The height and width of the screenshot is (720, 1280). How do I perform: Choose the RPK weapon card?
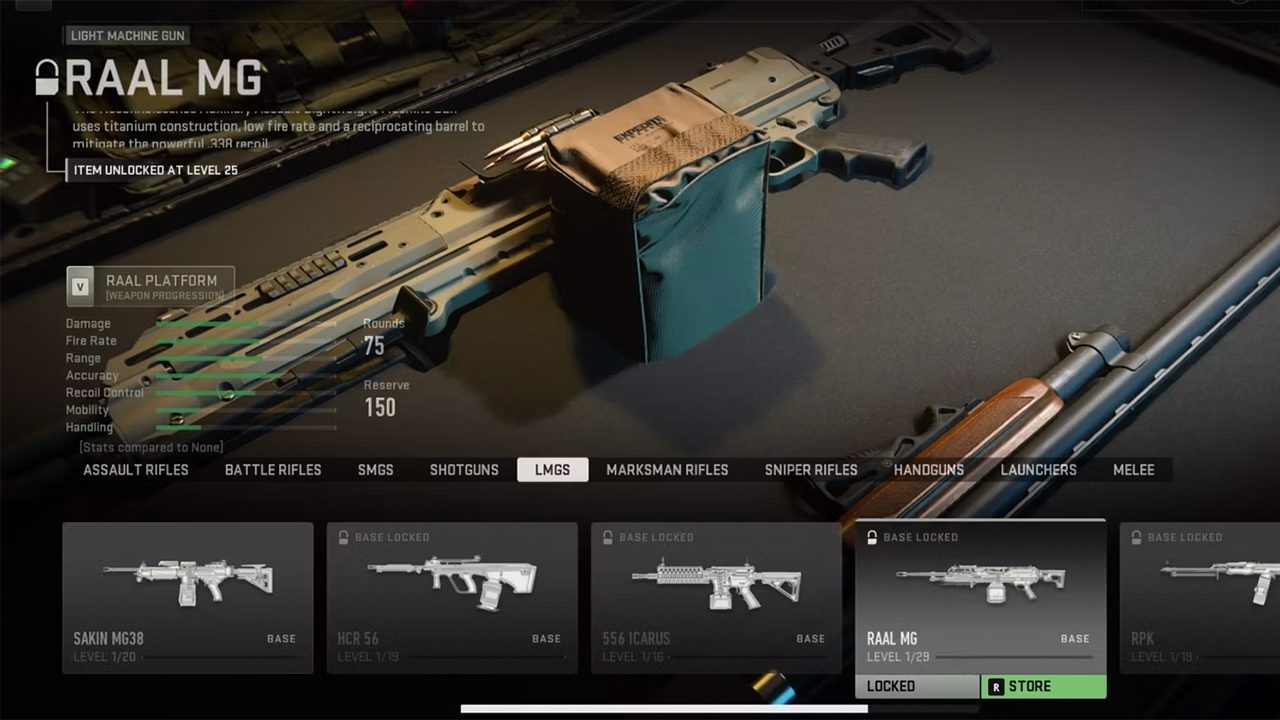coord(1200,597)
